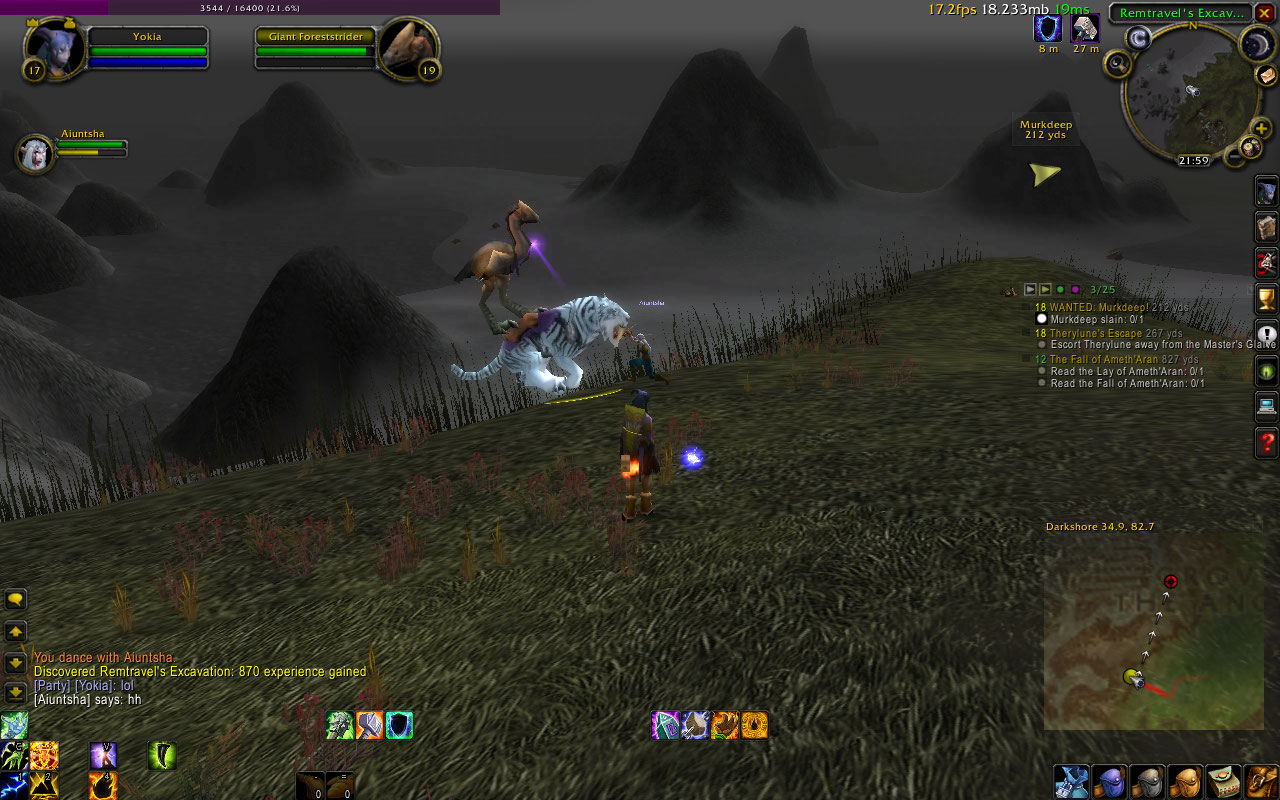Open the red question mark help button
This screenshot has width=1280, height=800.
pos(1266,442)
